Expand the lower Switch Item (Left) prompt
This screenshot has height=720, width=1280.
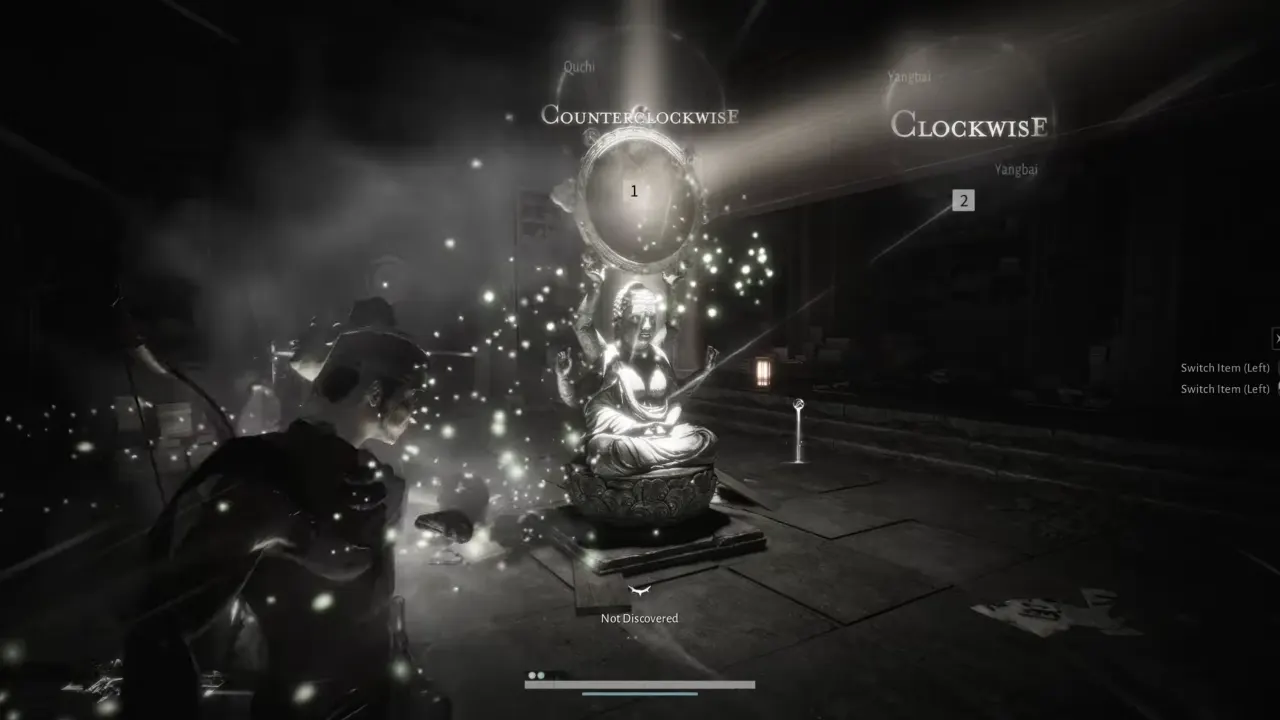tap(1224, 388)
